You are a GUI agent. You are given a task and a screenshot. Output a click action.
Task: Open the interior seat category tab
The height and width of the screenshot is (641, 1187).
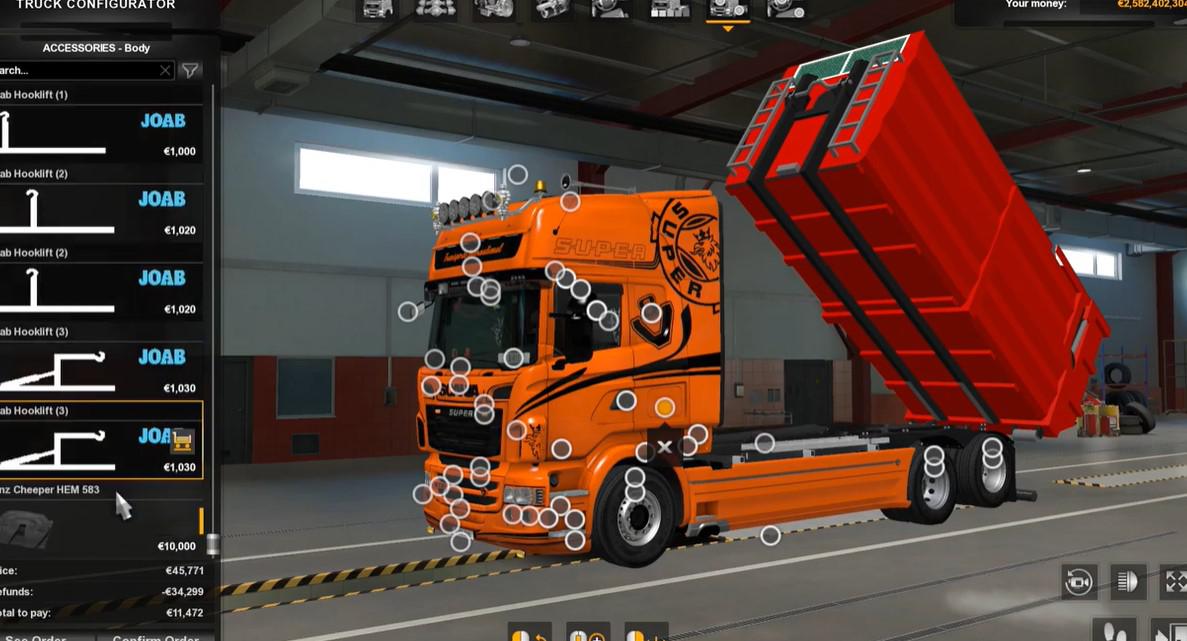[610, 10]
